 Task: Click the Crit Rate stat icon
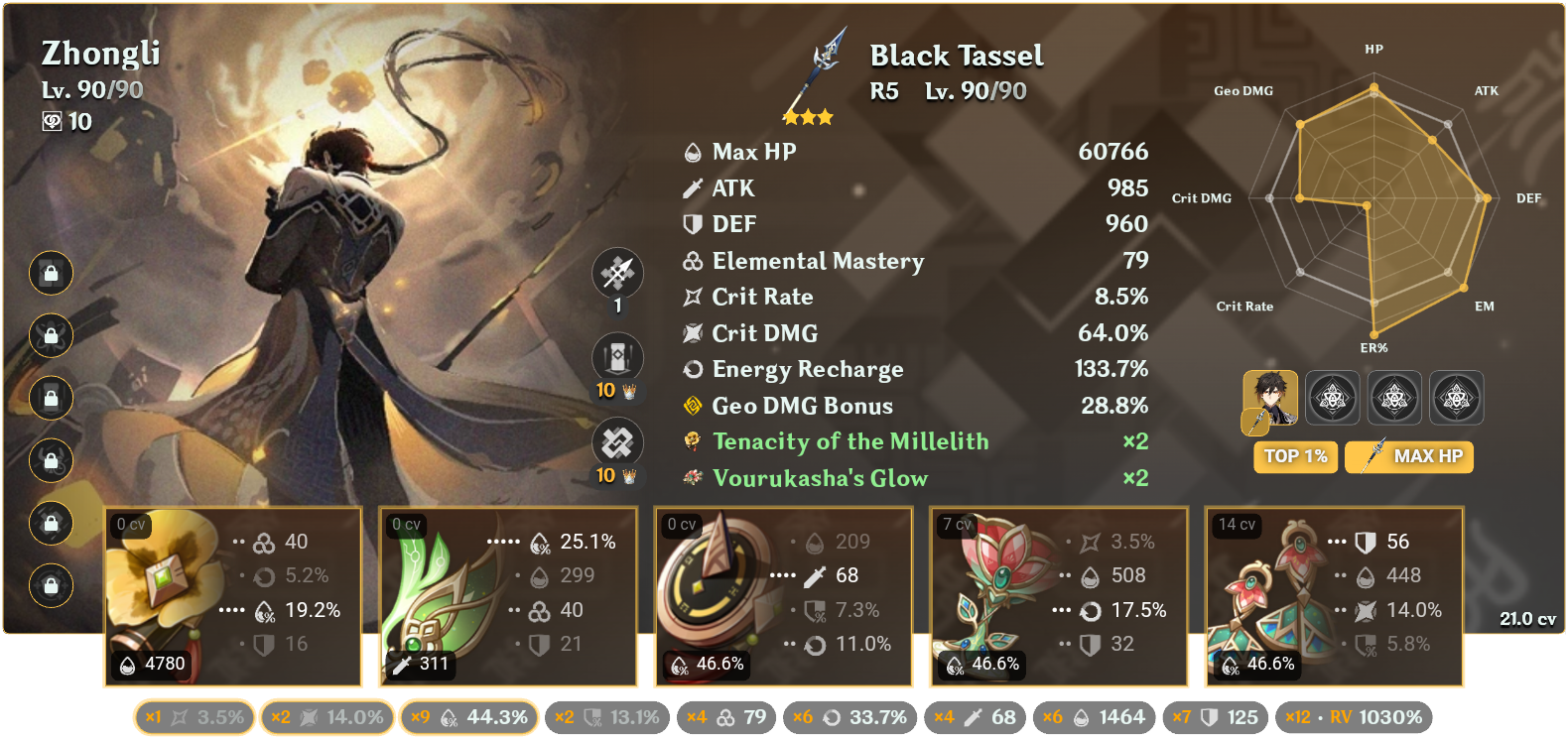coord(692,297)
